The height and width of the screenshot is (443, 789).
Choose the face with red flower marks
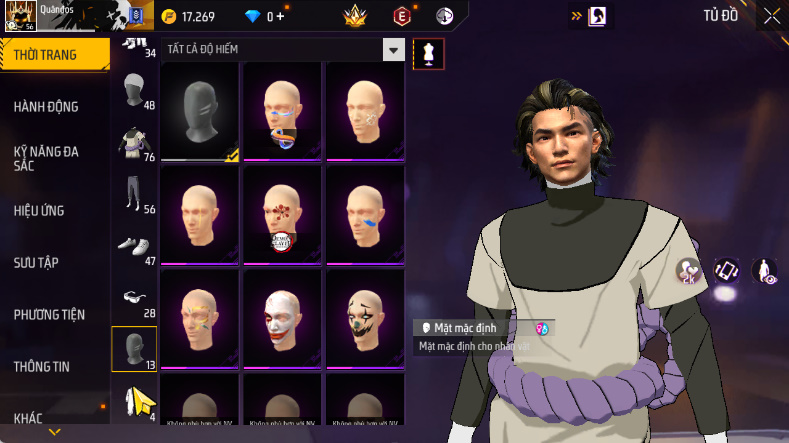click(x=282, y=213)
